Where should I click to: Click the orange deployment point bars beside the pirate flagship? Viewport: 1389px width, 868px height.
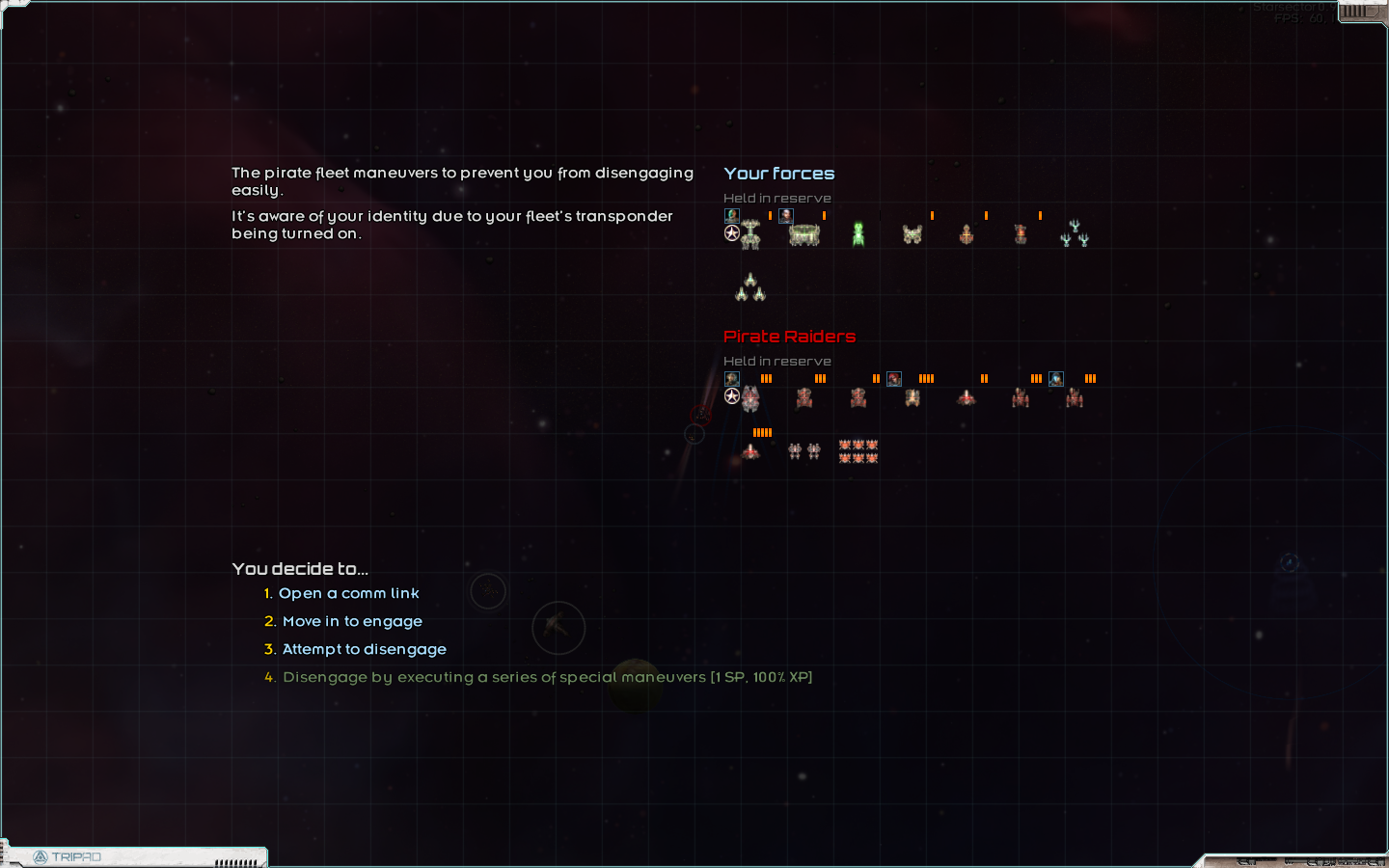click(766, 378)
